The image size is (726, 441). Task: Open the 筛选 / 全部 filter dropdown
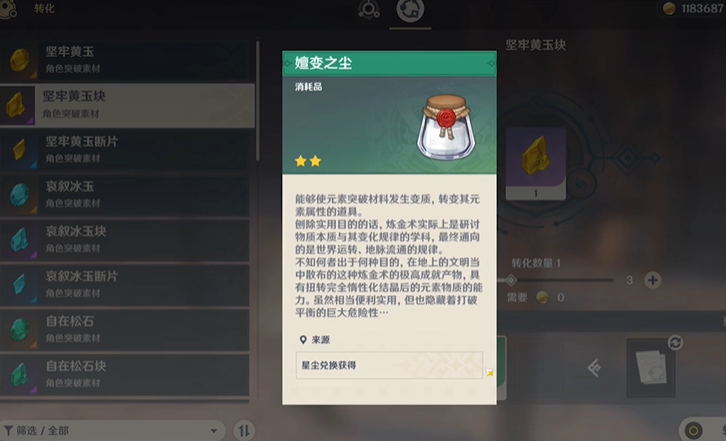[x=110, y=430]
